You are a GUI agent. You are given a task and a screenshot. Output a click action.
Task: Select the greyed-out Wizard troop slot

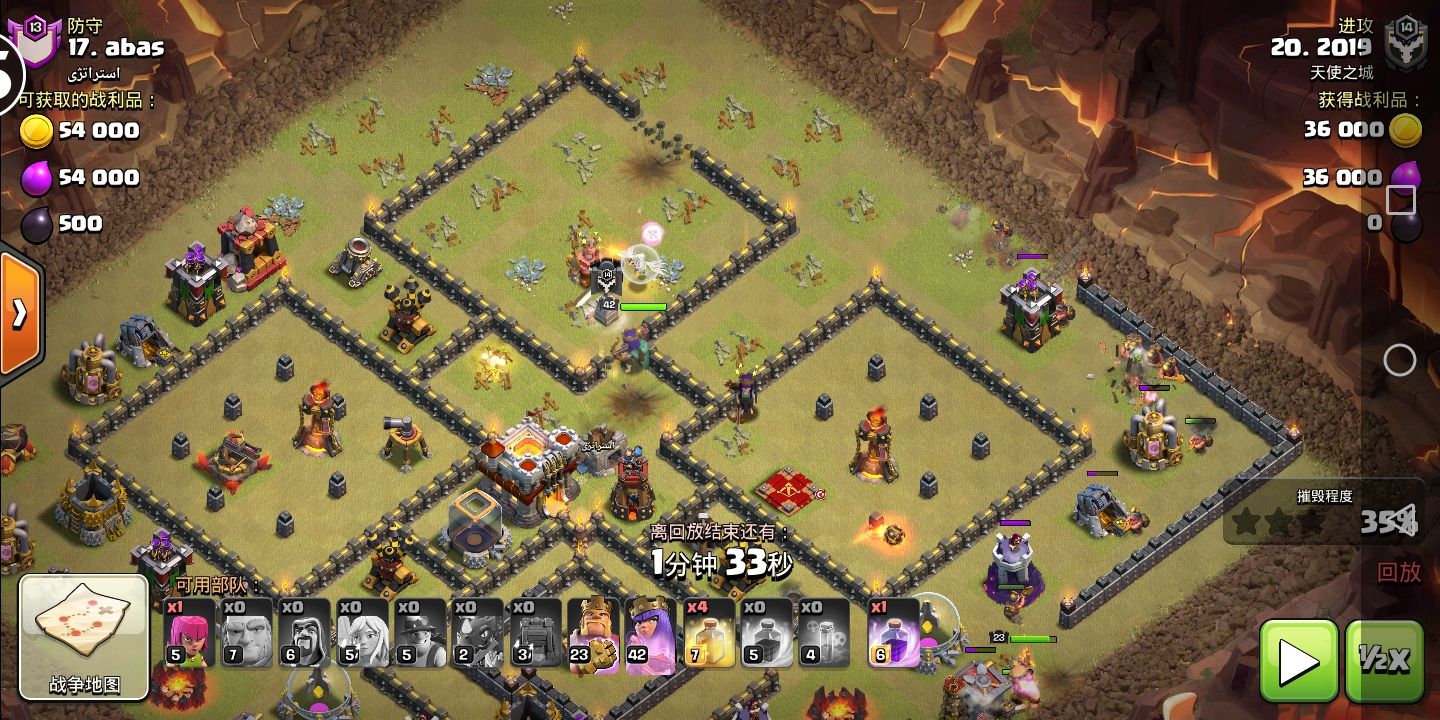click(x=305, y=633)
